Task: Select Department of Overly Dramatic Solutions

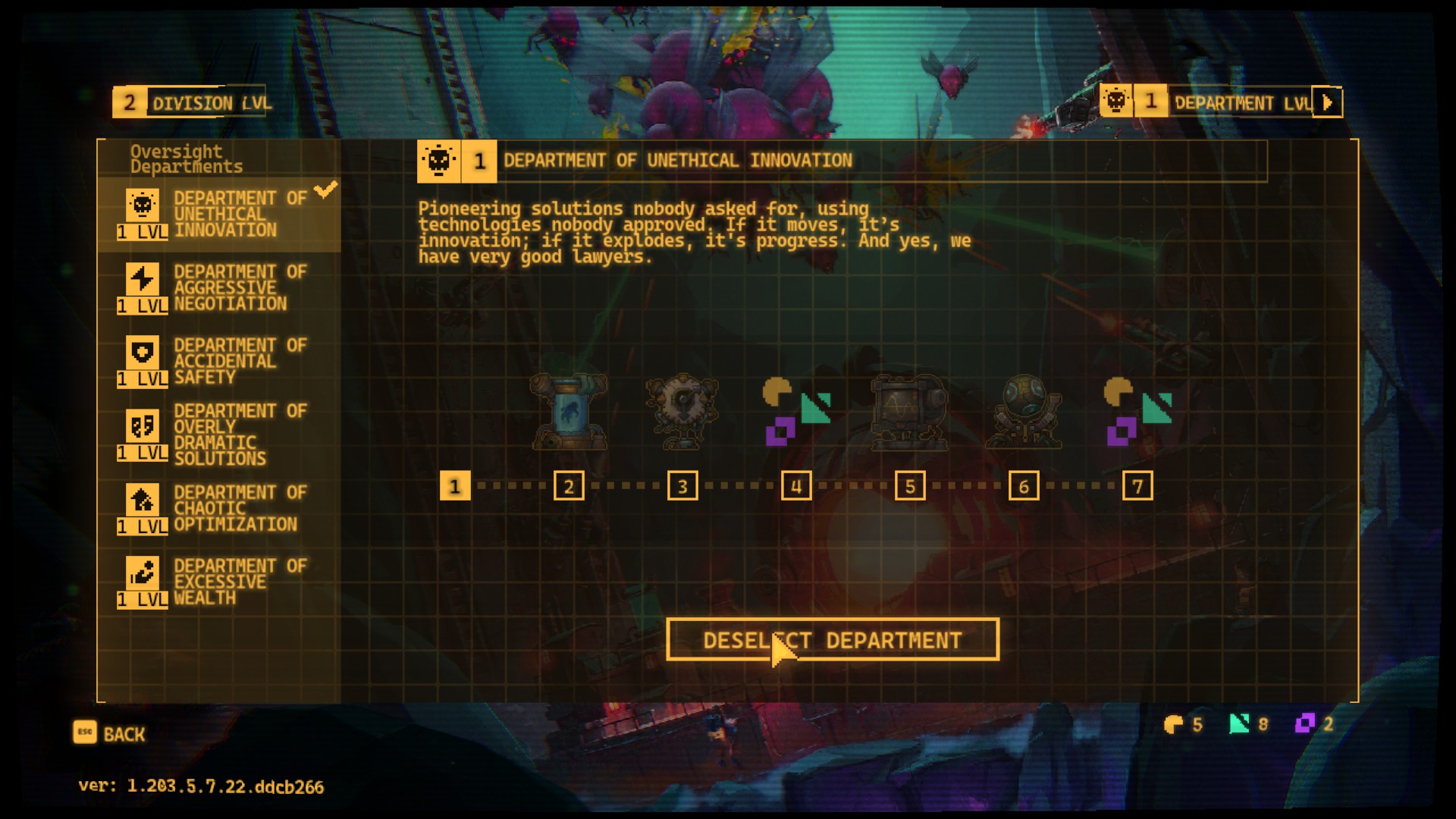Action: pyautogui.click(x=218, y=435)
